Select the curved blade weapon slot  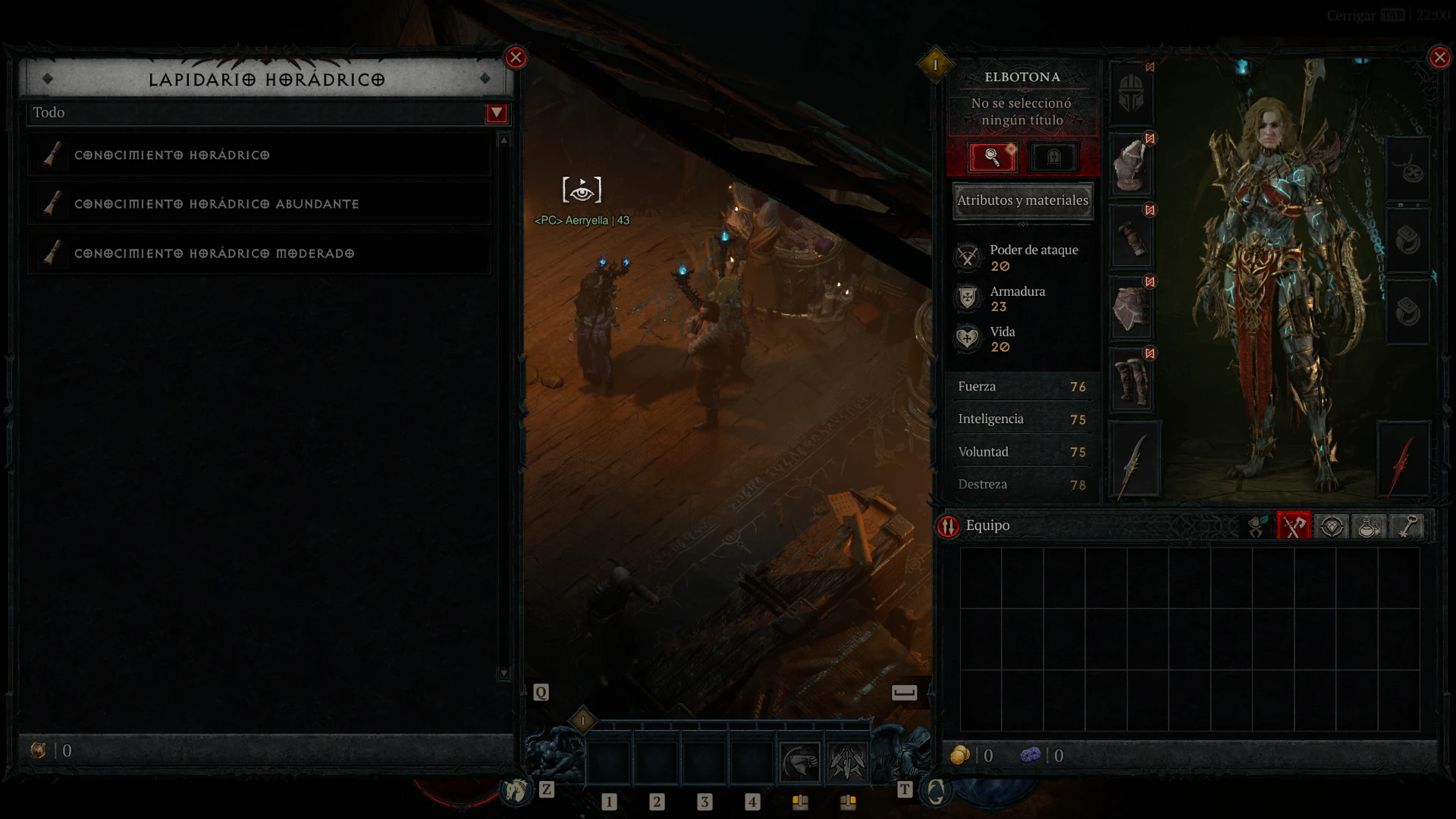1134,460
